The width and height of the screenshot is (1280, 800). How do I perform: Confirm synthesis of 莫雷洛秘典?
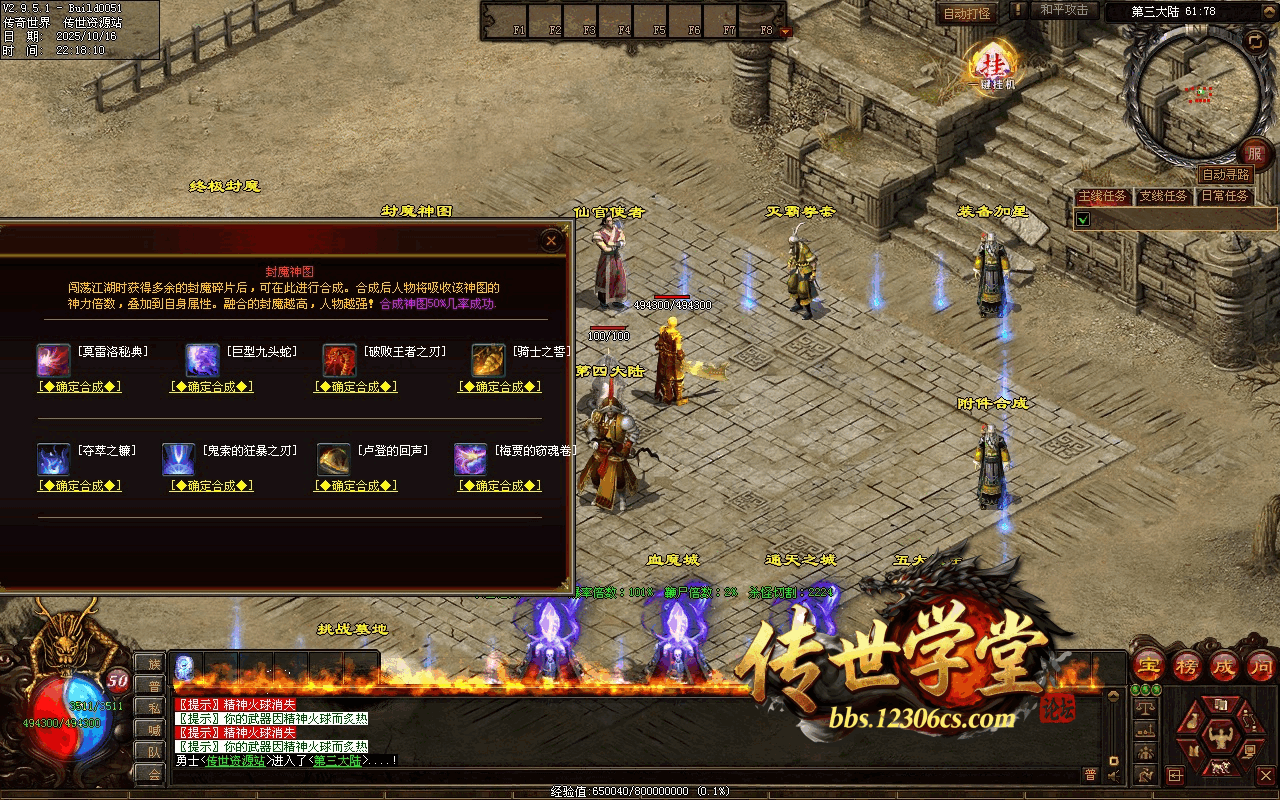click(x=80, y=387)
